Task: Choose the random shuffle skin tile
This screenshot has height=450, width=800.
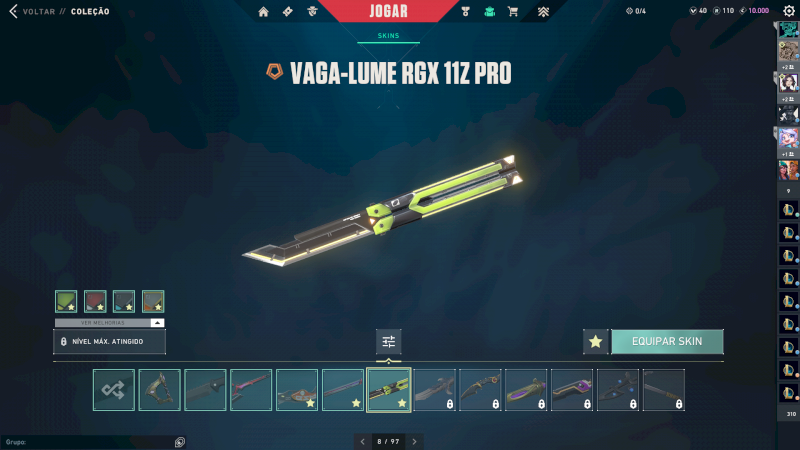Action: 114,390
